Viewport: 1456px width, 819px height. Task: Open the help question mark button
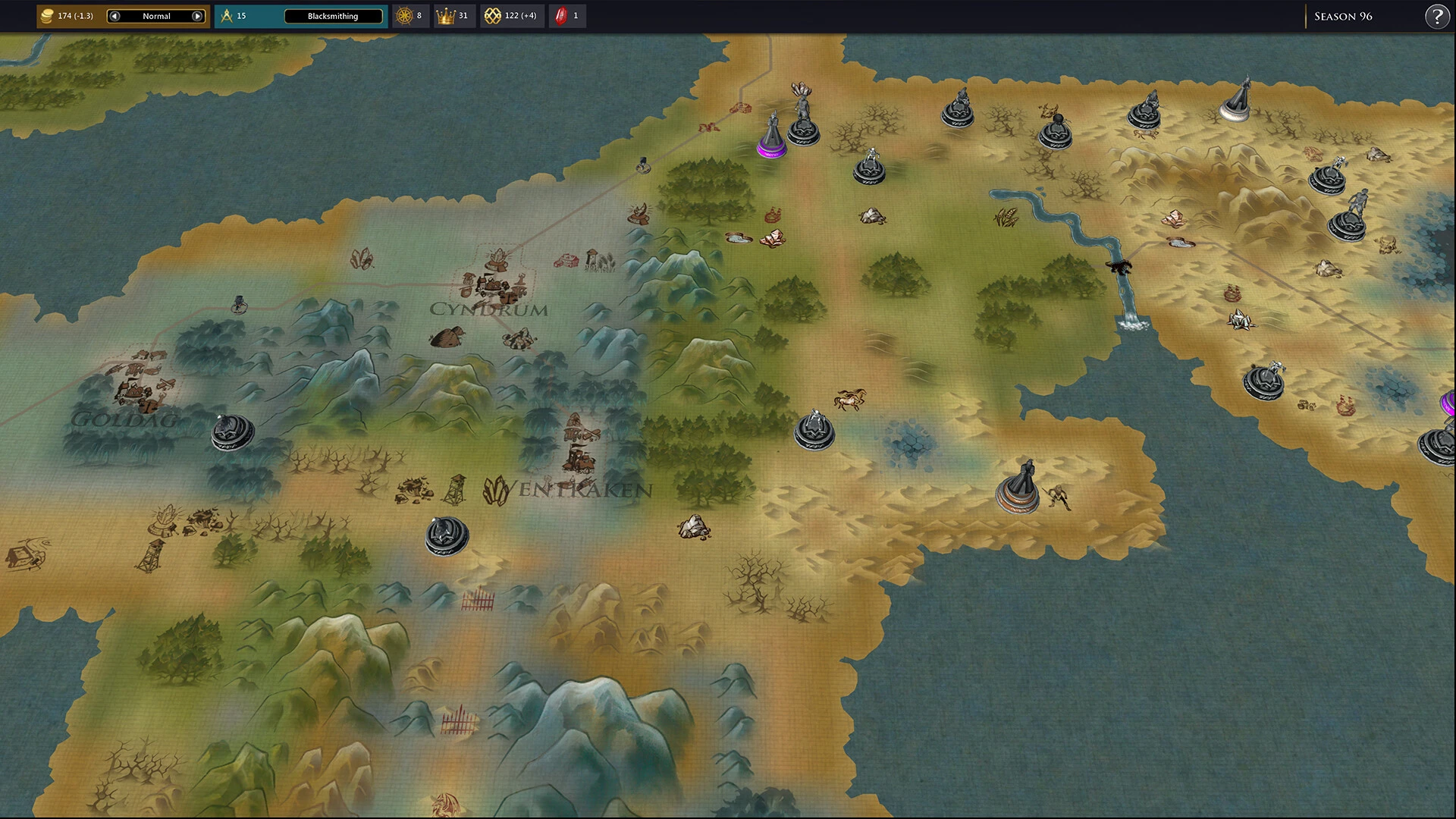[1436, 16]
